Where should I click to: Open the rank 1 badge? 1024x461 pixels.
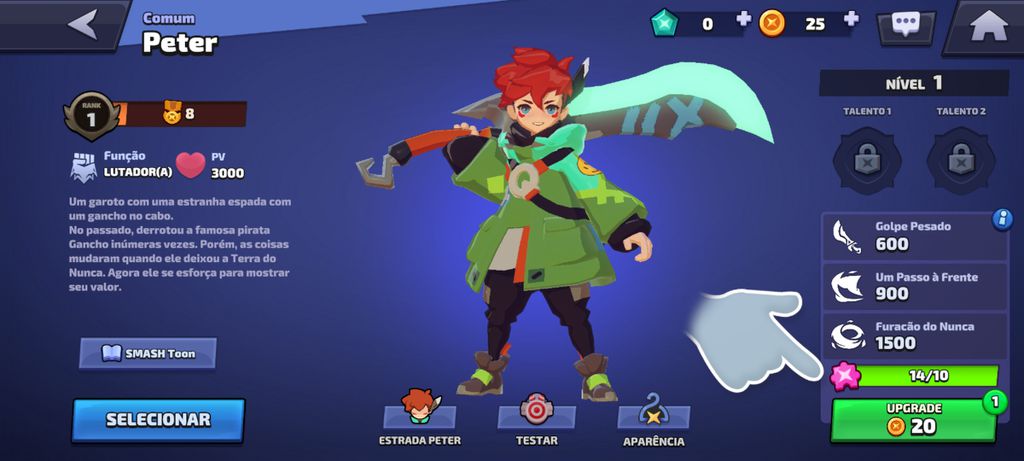pos(90,114)
